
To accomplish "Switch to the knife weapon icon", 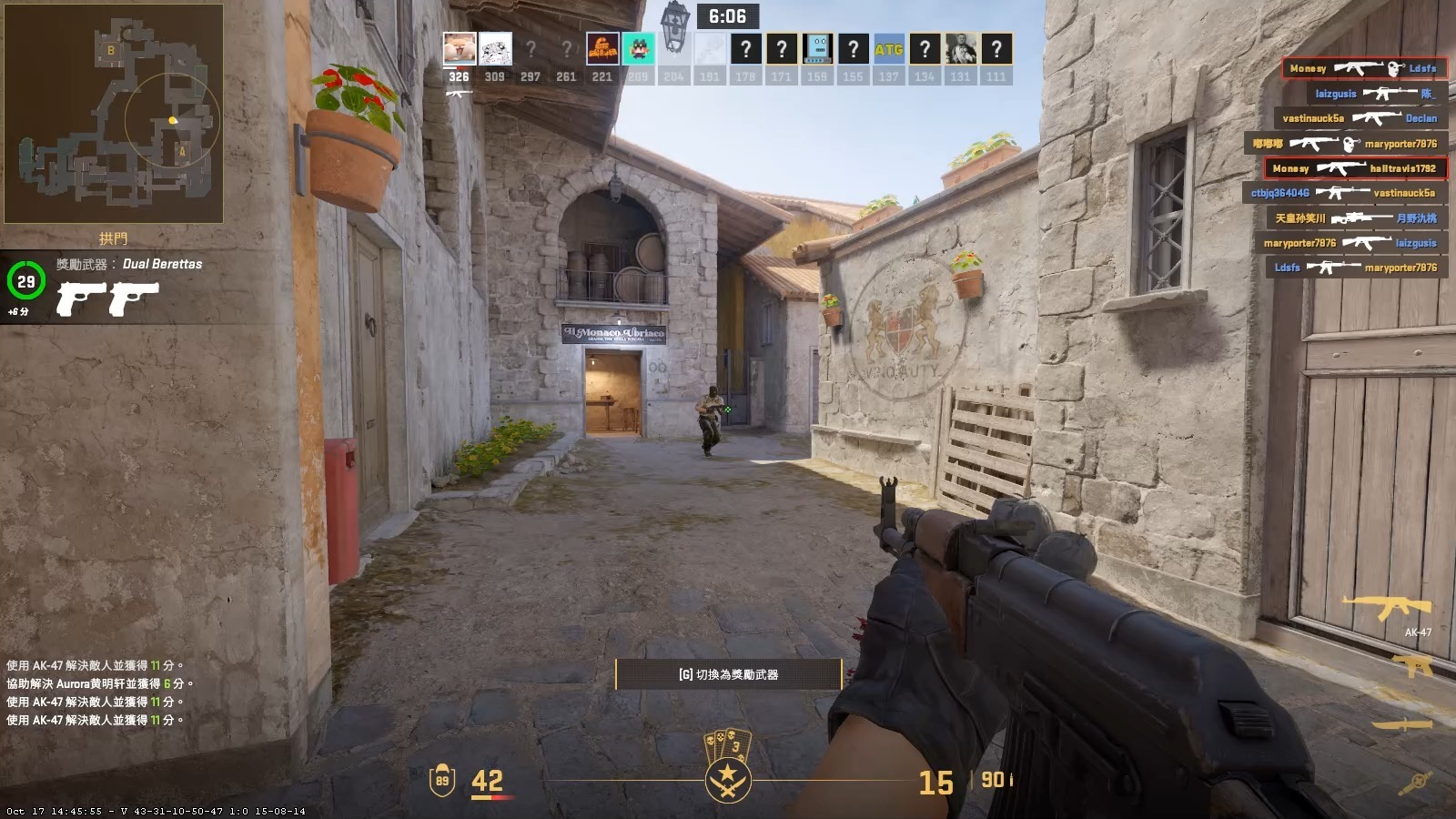I will 1402,724.
